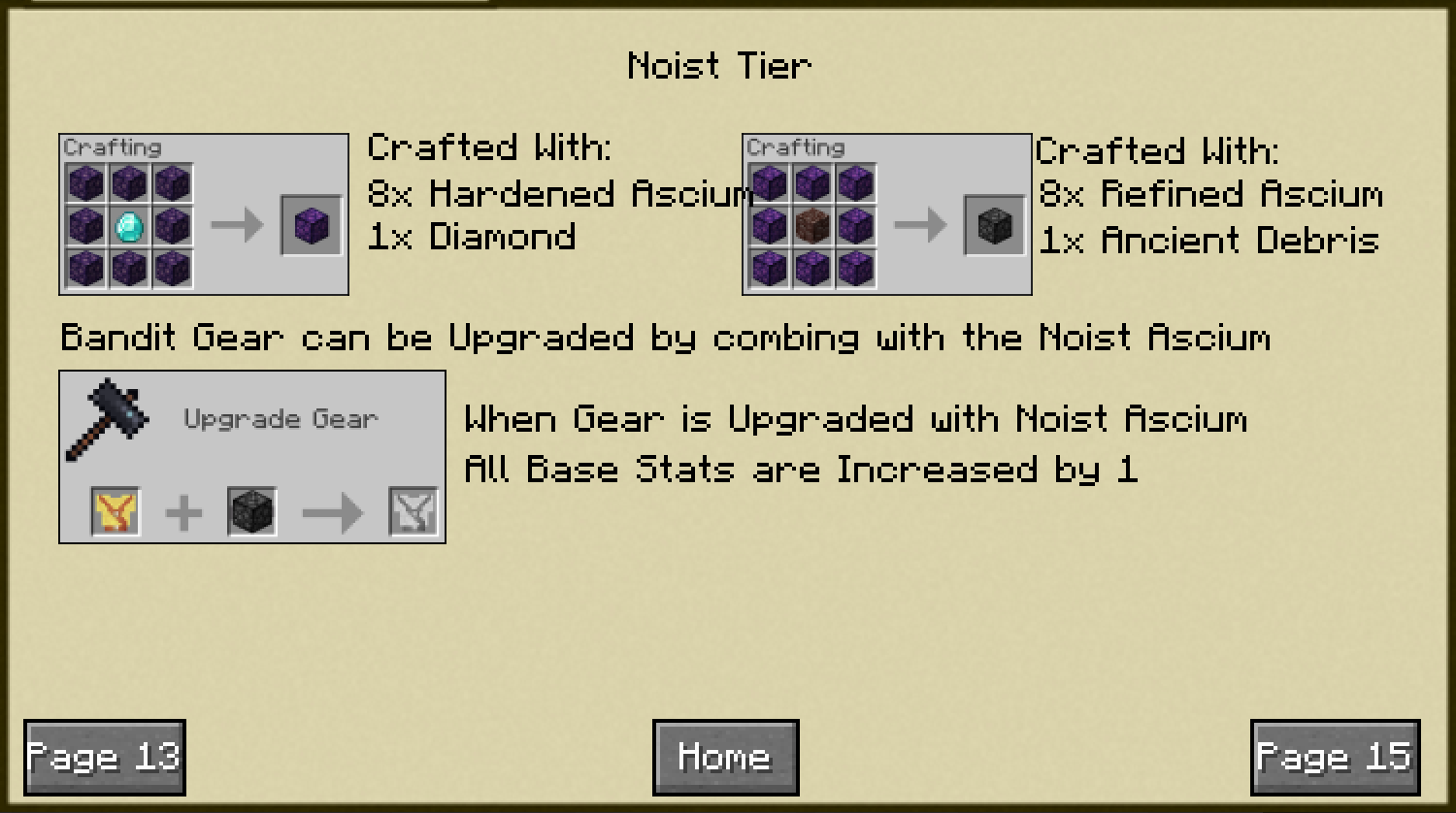Advance to Page 15
This screenshot has height=813, width=1456.
click(1335, 757)
